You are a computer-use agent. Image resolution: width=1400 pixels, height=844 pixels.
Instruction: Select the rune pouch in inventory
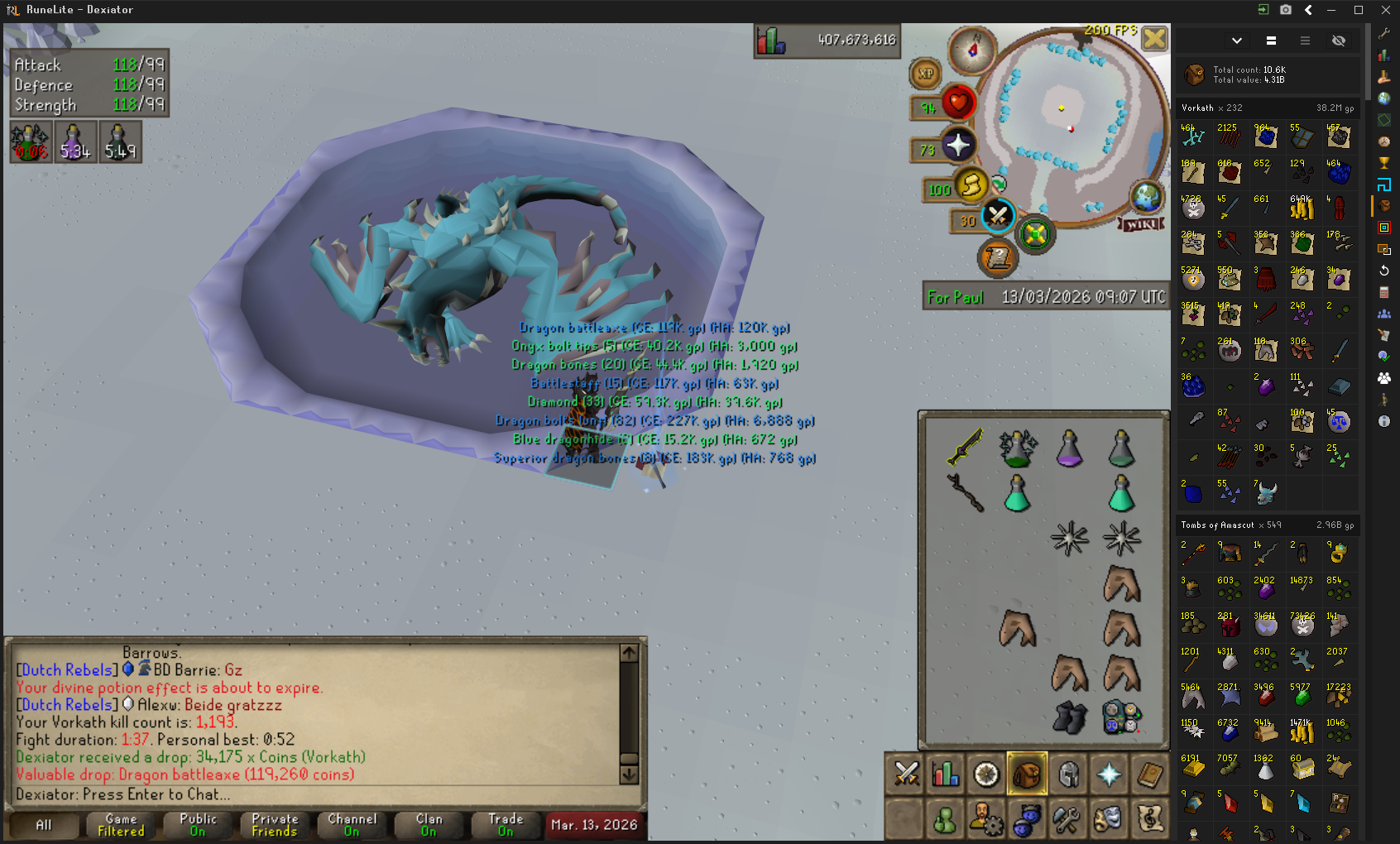1121,717
